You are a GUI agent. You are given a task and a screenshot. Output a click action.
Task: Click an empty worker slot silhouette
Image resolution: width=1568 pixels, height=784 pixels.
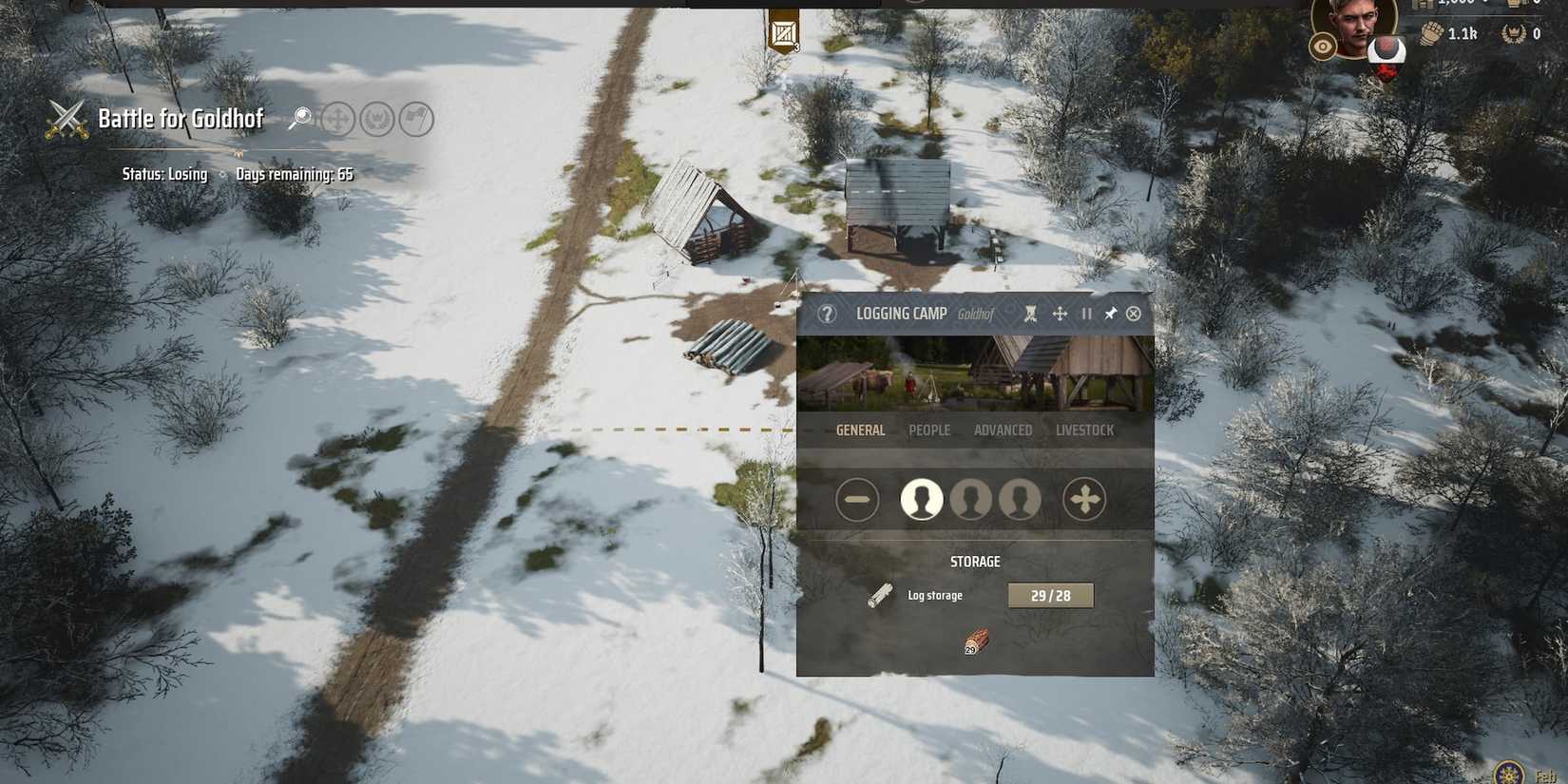pos(971,499)
